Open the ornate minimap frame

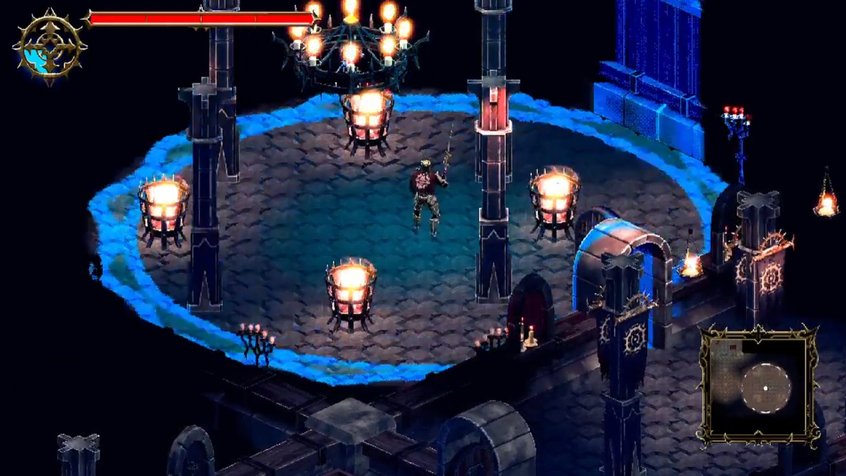pyautogui.click(x=757, y=385)
